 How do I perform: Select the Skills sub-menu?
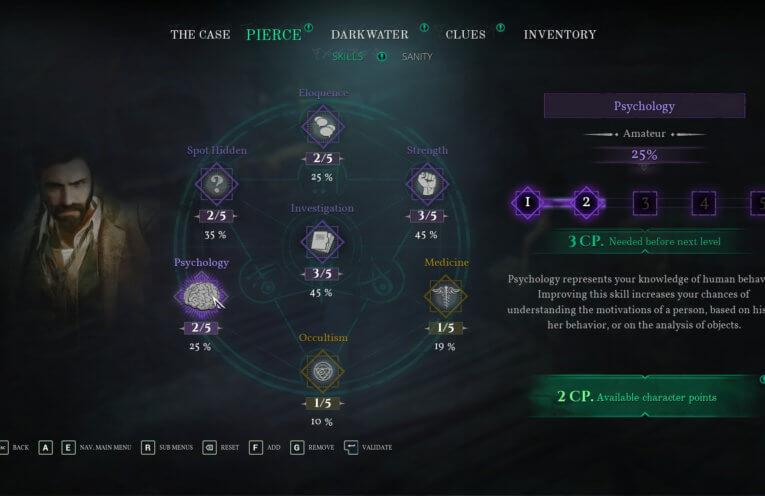pyautogui.click(x=347, y=57)
